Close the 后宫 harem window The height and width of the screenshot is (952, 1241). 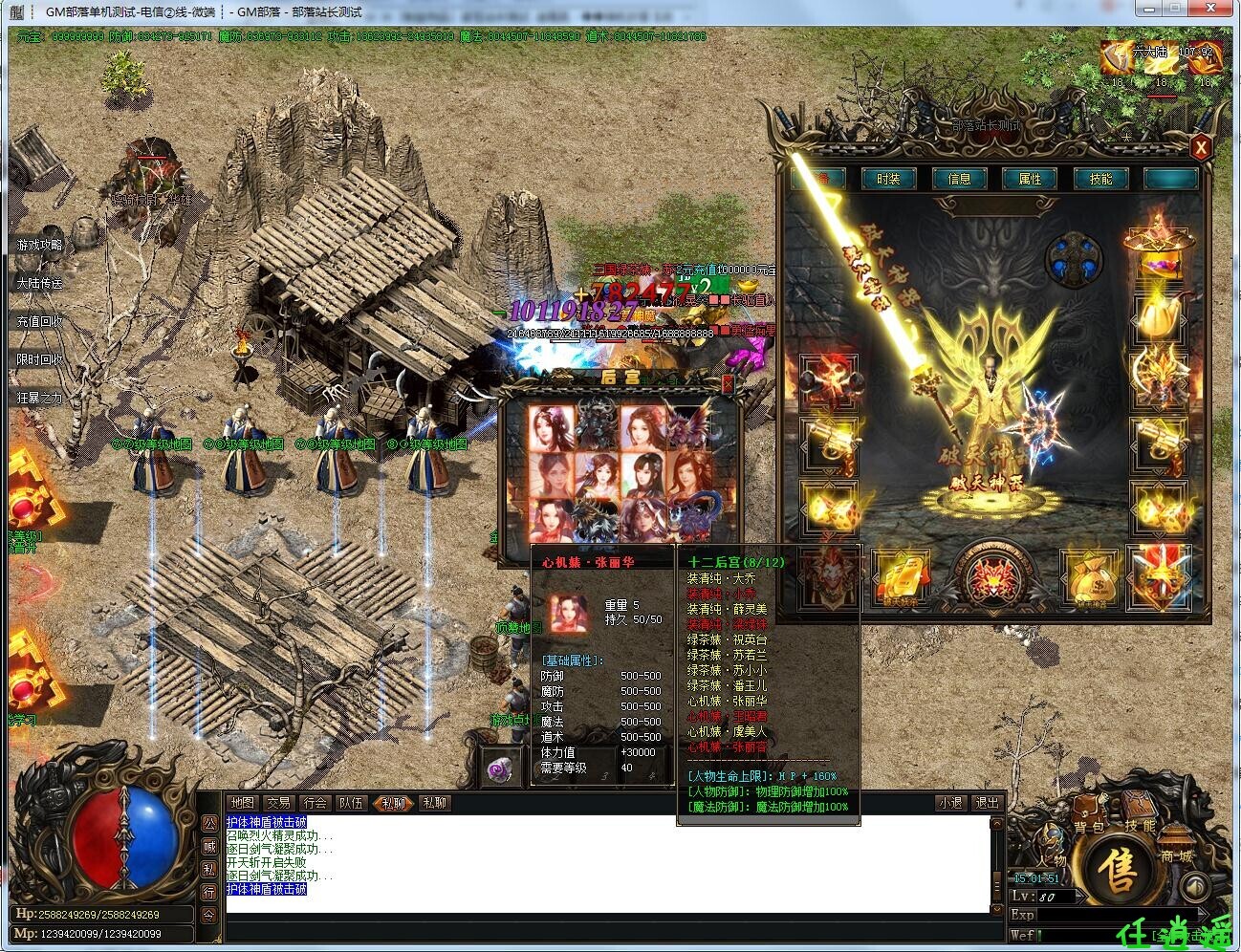coord(728,383)
